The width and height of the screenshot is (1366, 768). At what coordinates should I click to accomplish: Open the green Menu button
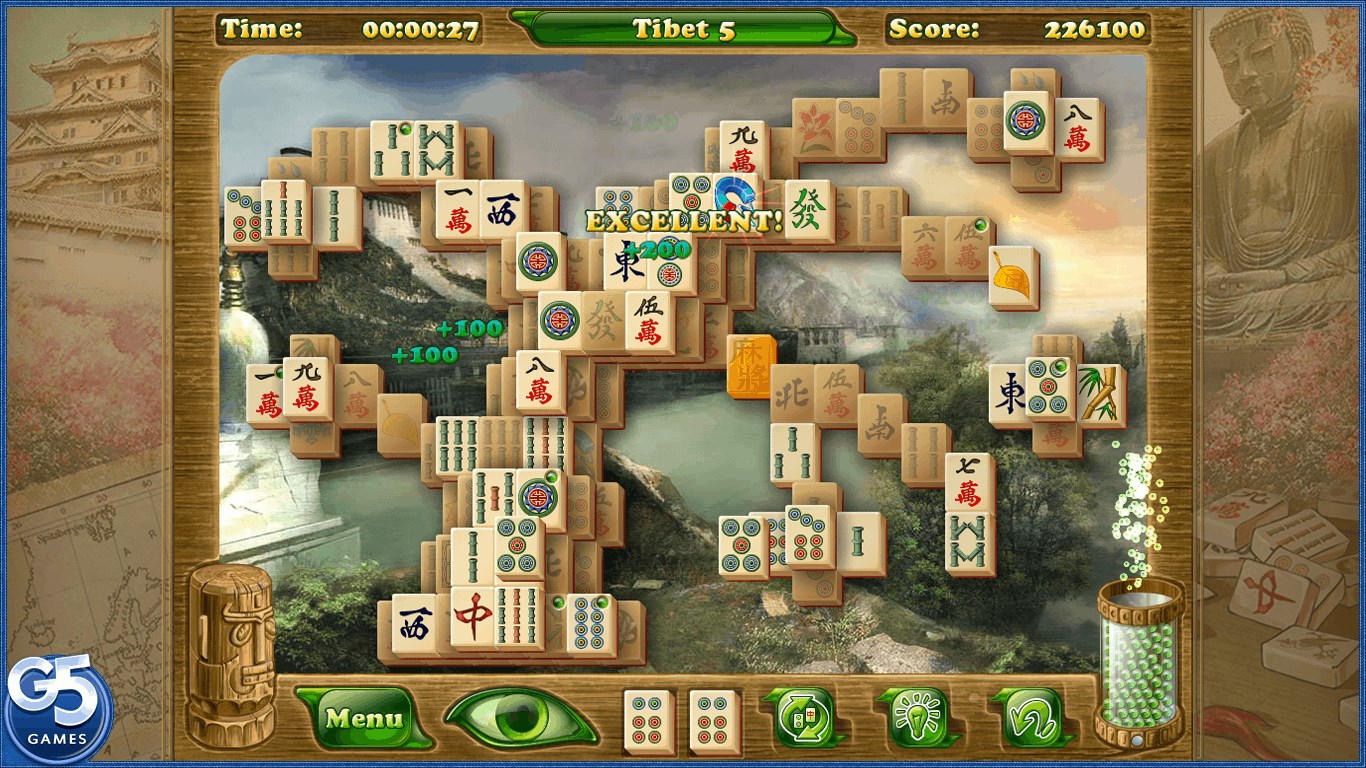tap(365, 717)
